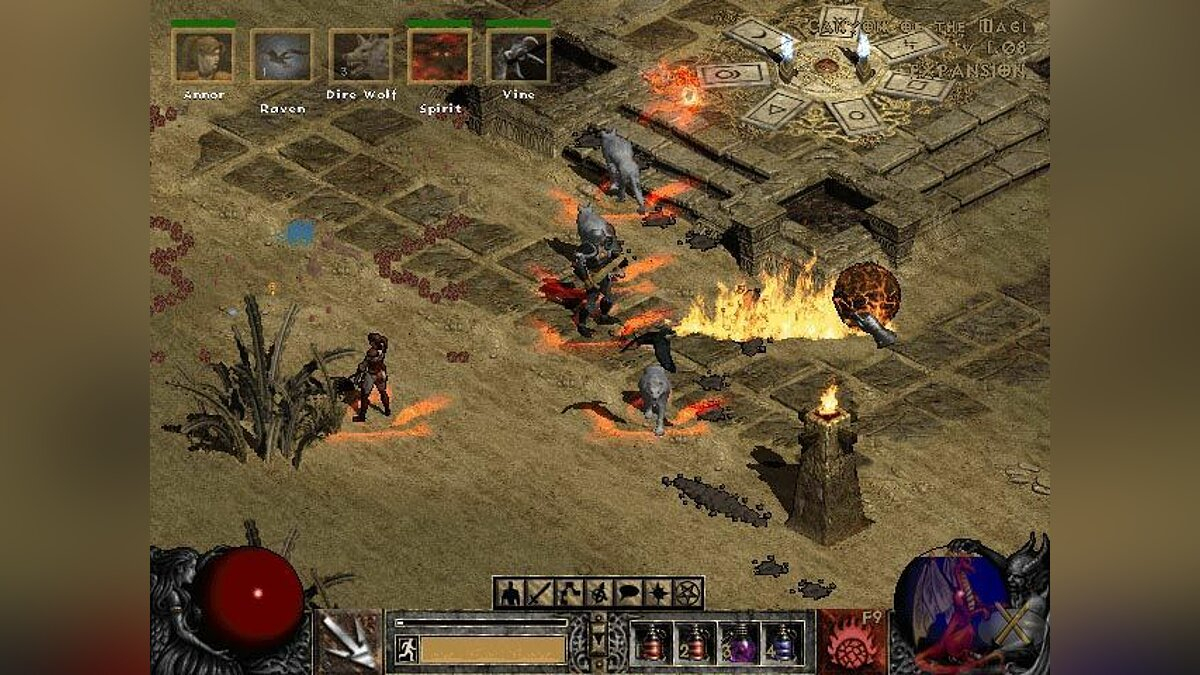Viewport: 1200px width, 675px height.
Task: Drink the purple potion in belt slot 3
Action: coord(740,642)
